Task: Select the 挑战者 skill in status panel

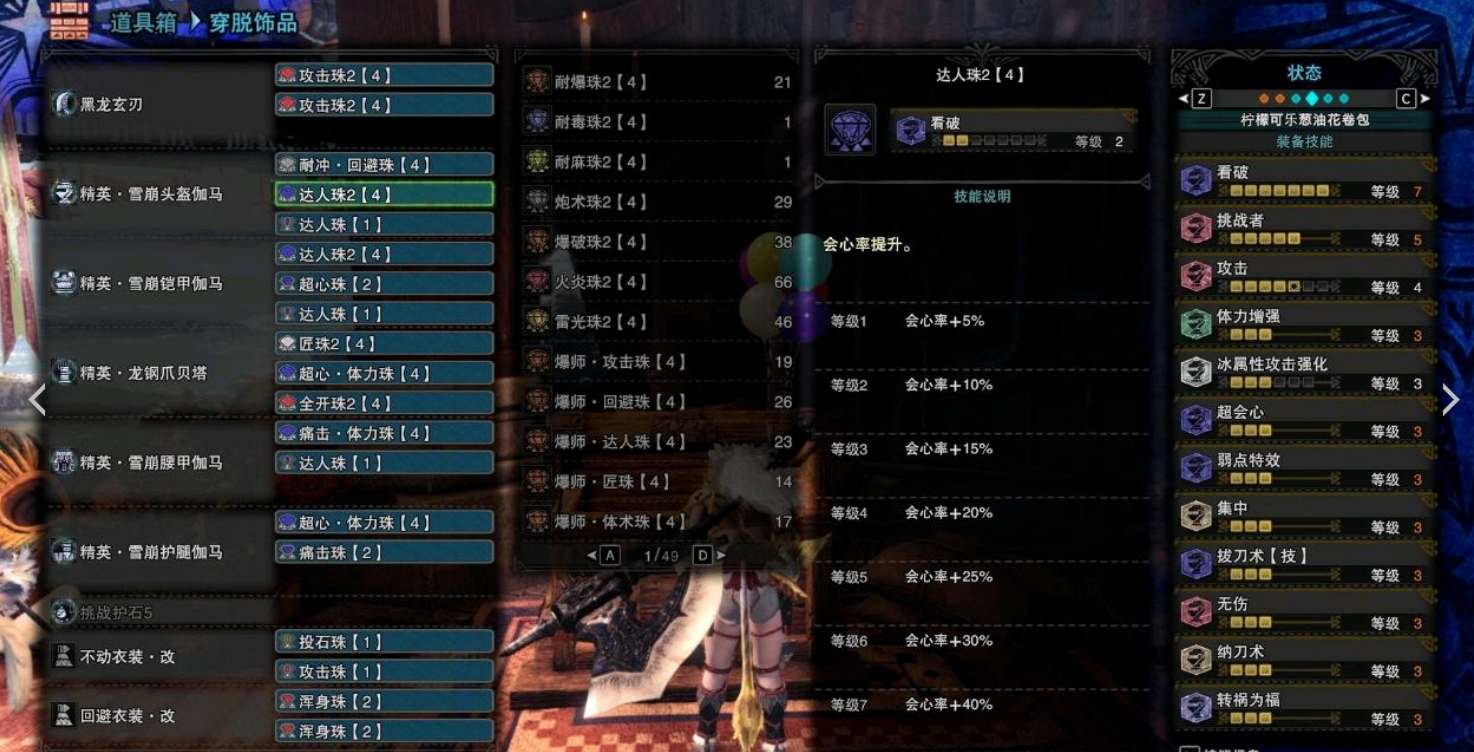Action: (x=1304, y=227)
